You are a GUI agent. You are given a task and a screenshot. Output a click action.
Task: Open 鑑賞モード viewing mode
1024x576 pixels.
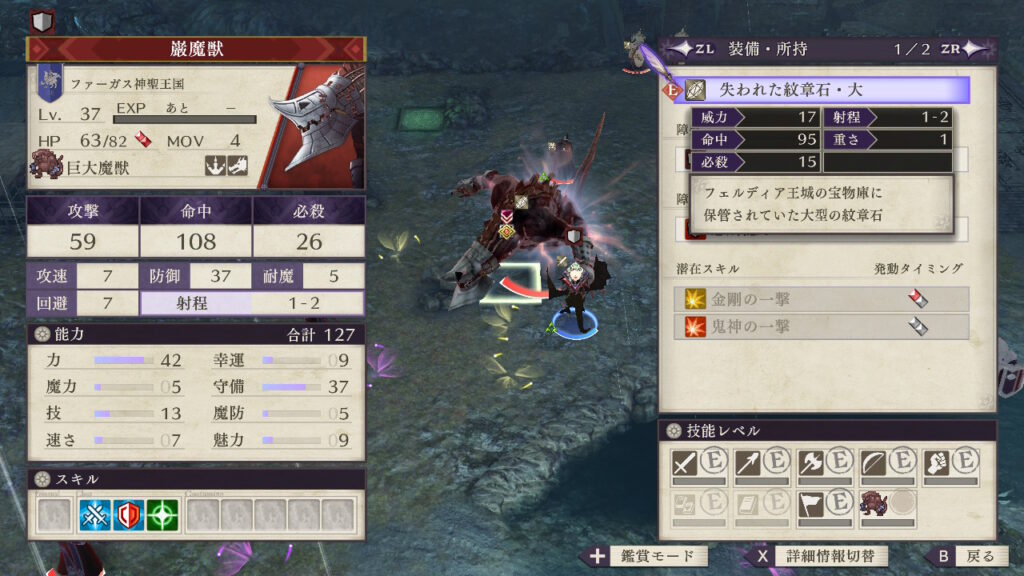tap(646, 557)
